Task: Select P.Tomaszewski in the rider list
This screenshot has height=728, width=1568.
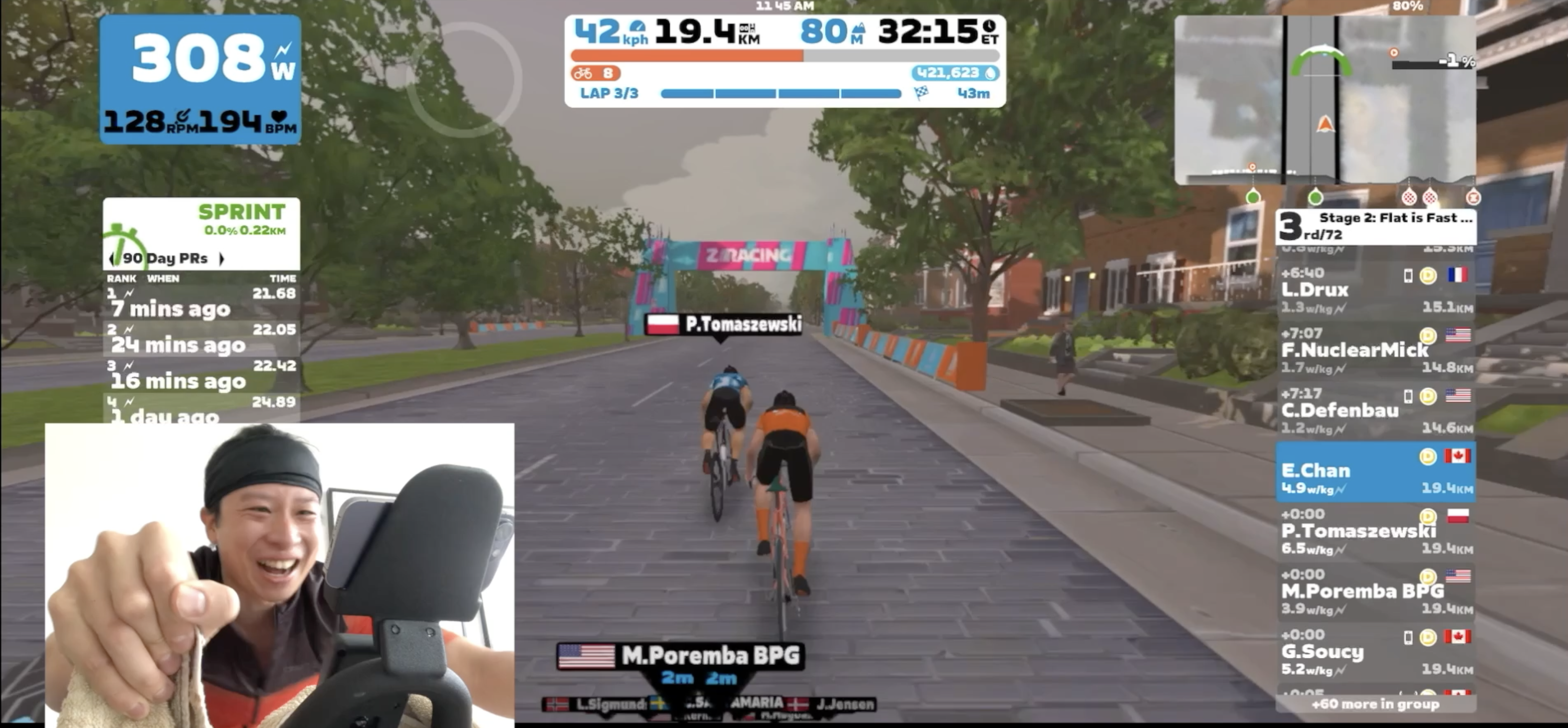Action: tap(1375, 531)
